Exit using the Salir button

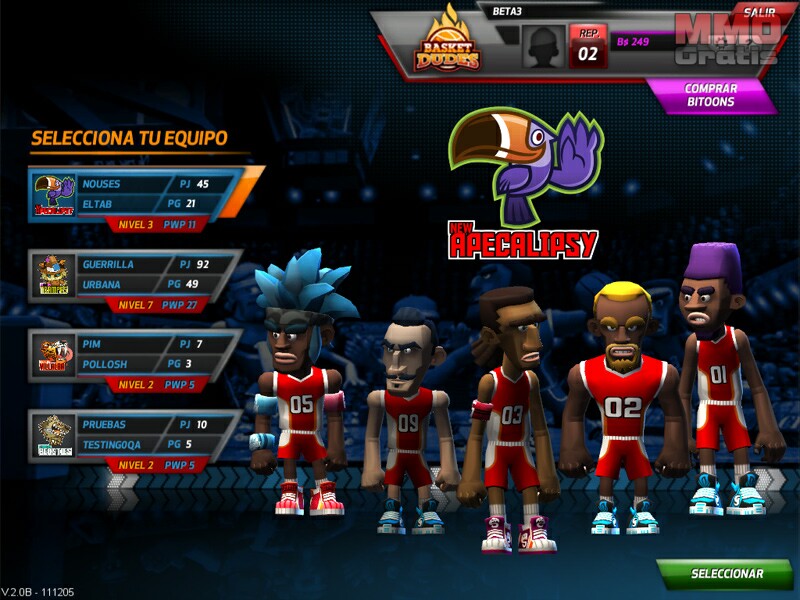(759, 11)
